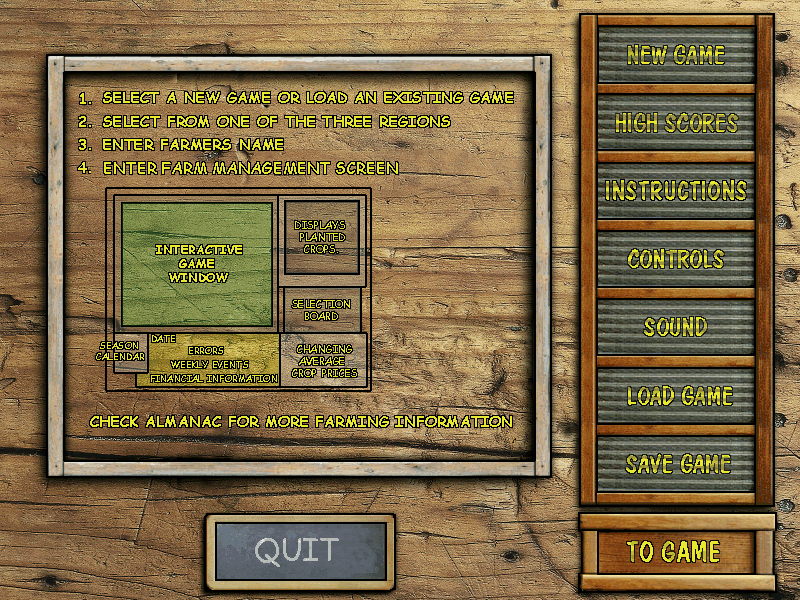This screenshot has height=600, width=800.
Task: Click the Quit button
Action: pyautogui.click(x=300, y=550)
